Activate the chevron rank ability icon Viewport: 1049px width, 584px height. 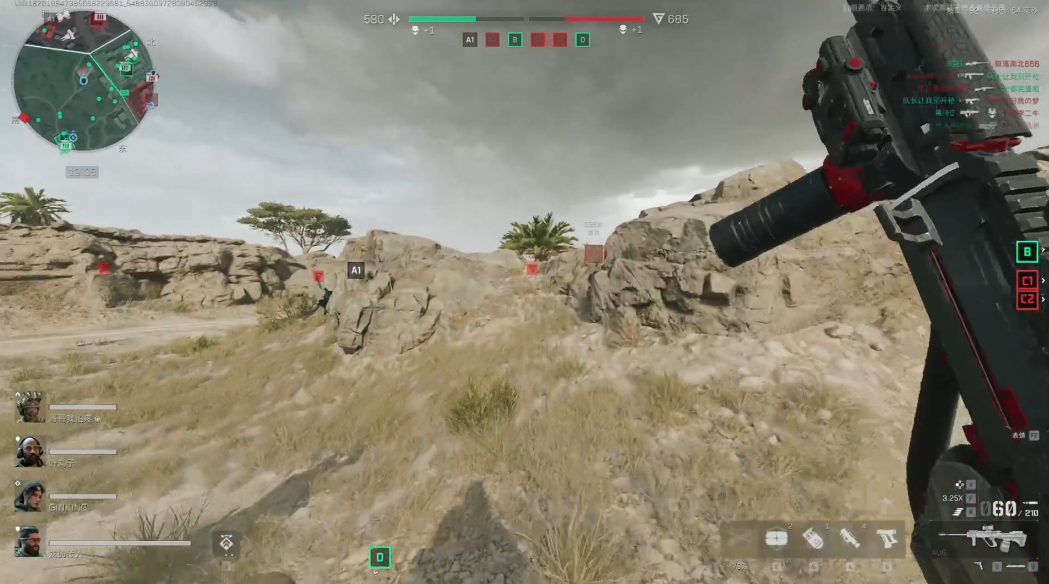(227, 543)
